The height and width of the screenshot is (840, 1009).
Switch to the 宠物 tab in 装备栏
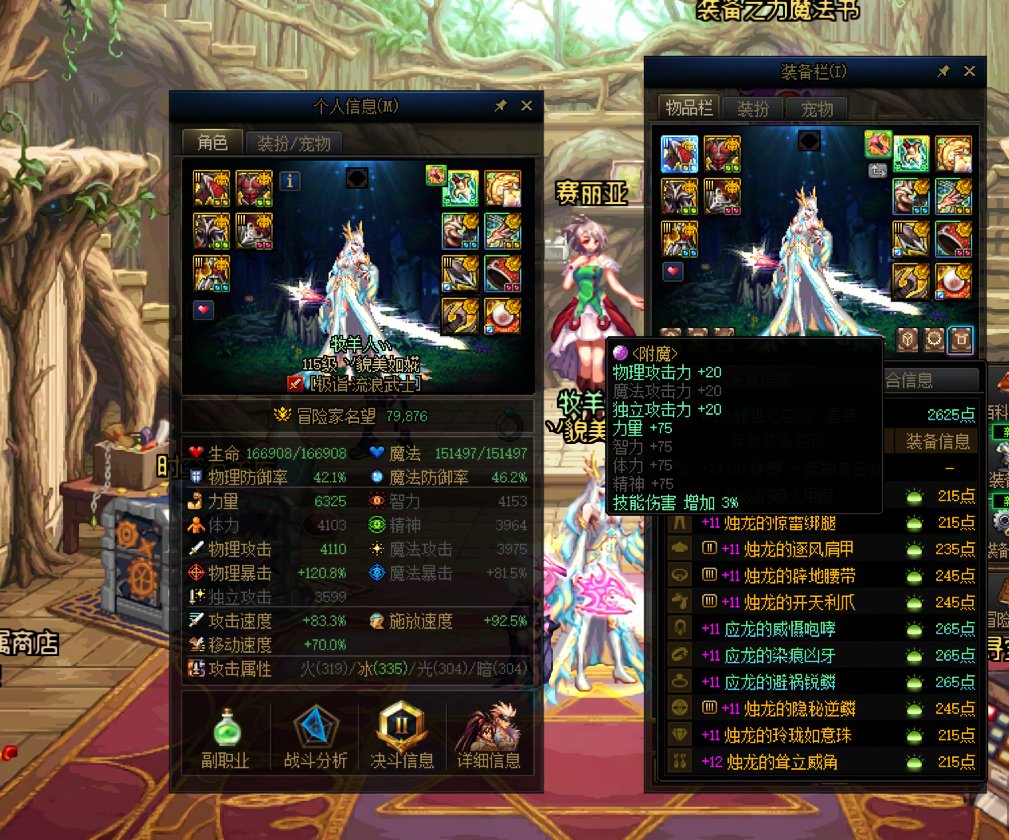(817, 109)
